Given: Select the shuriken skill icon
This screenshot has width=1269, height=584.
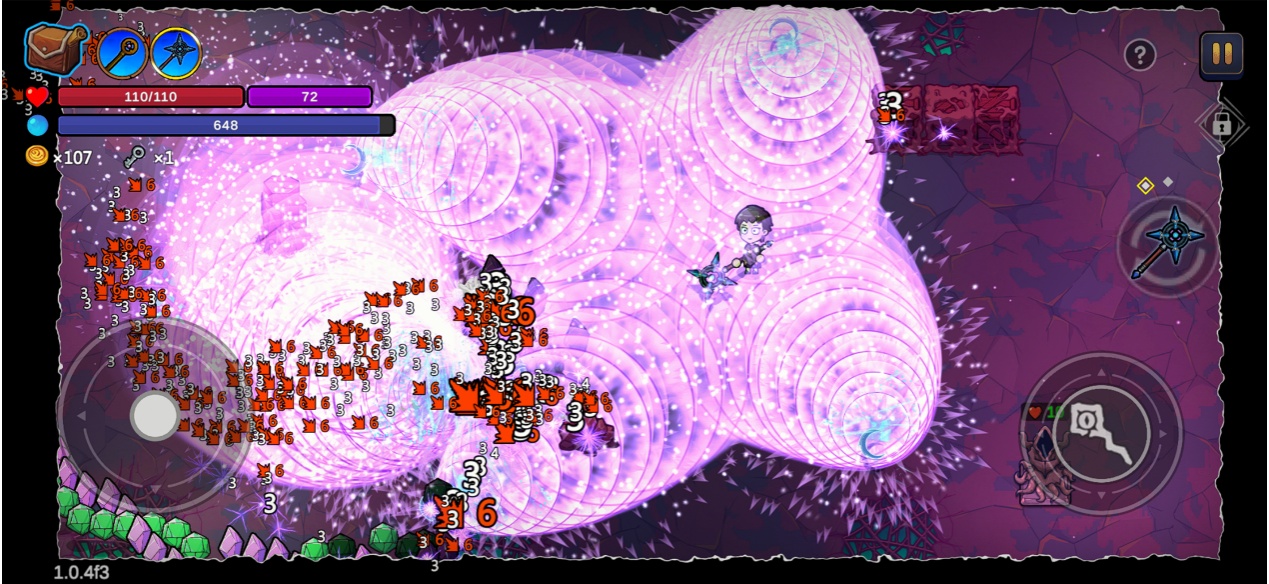Looking at the screenshot, I should pos(176,53).
